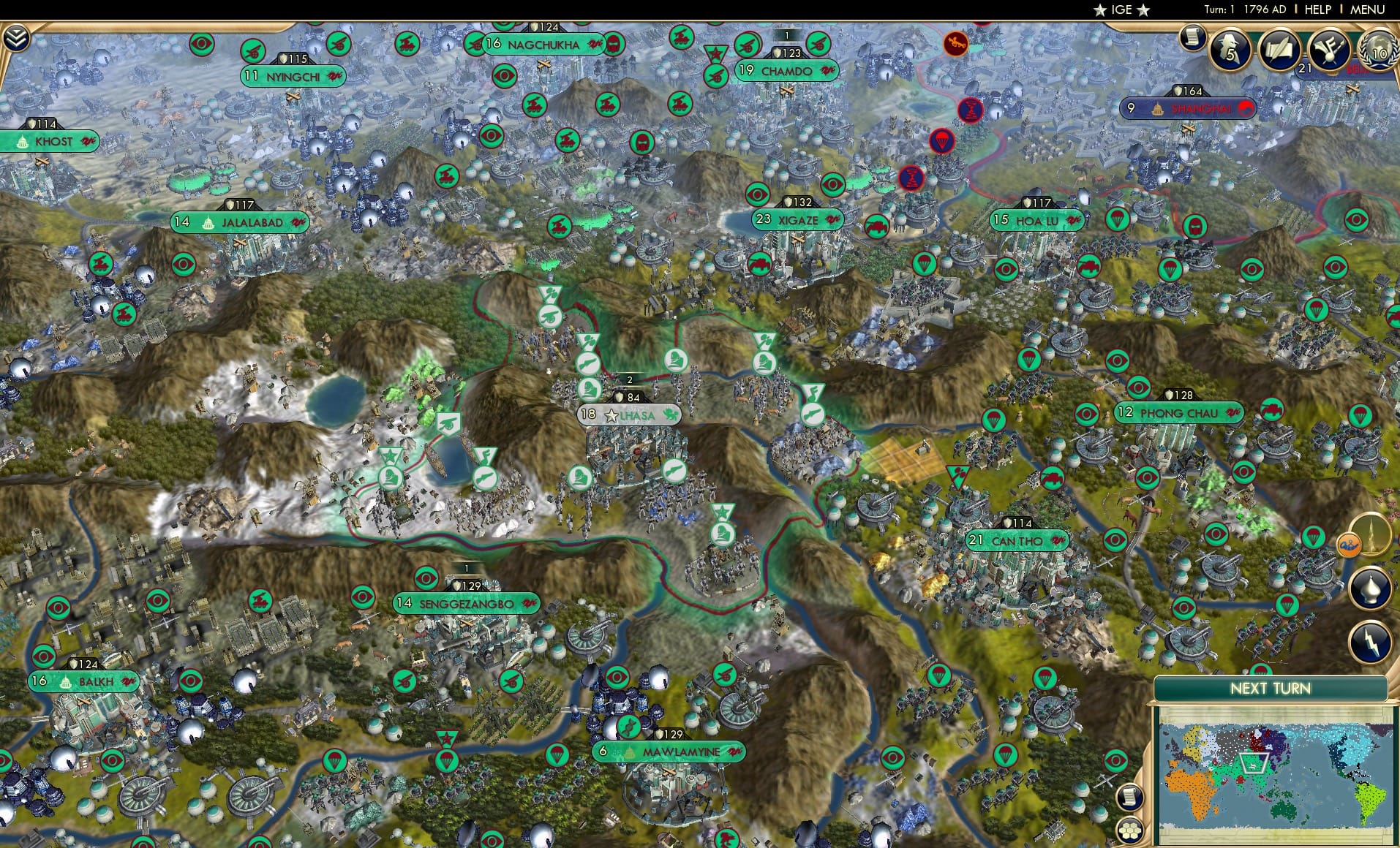The height and width of the screenshot is (848, 1400).
Task: Toggle strategic view with the lightning bolt icon
Action: [x=1369, y=641]
